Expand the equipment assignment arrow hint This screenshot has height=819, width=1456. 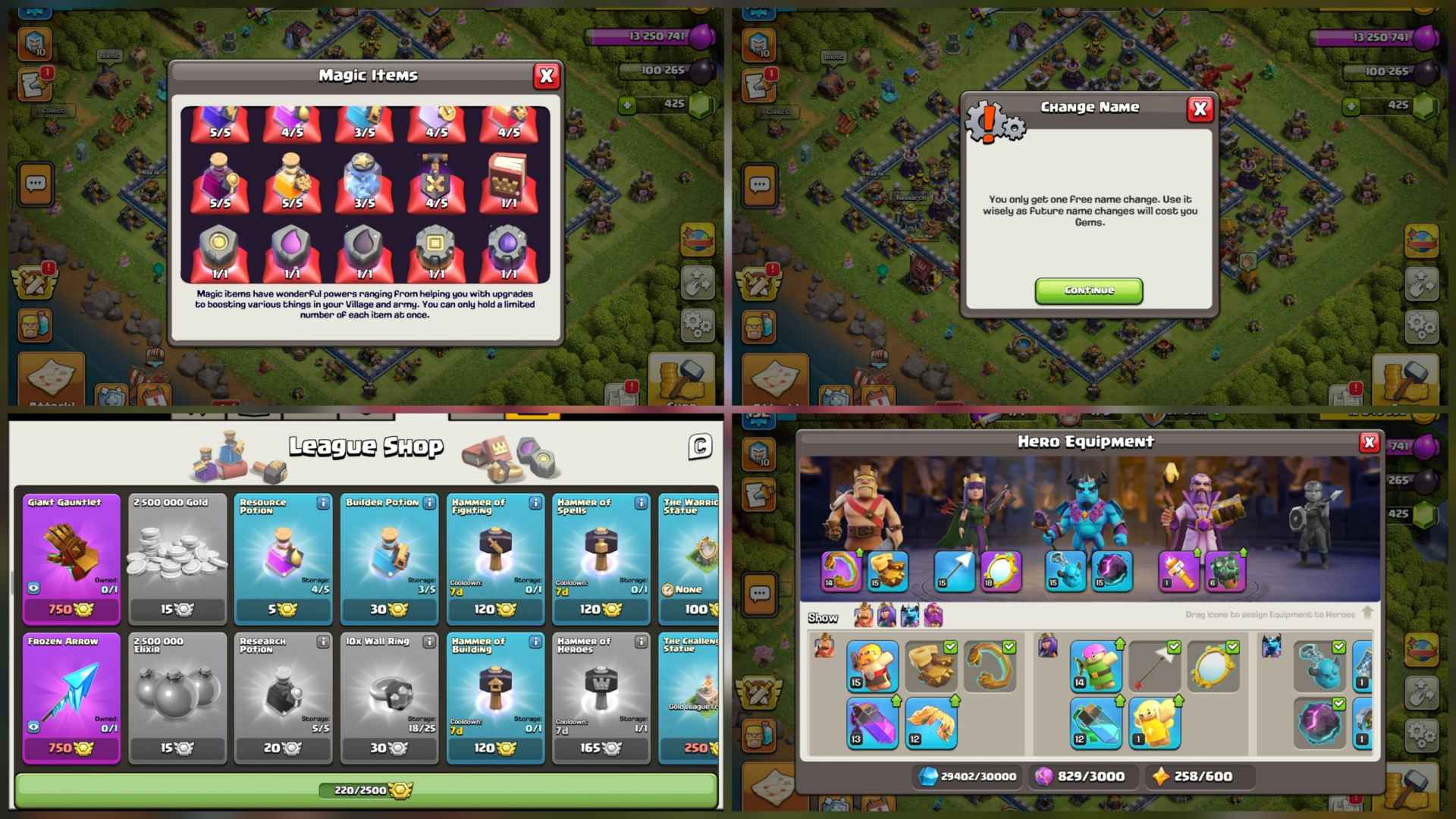(x=1370, y=613)
